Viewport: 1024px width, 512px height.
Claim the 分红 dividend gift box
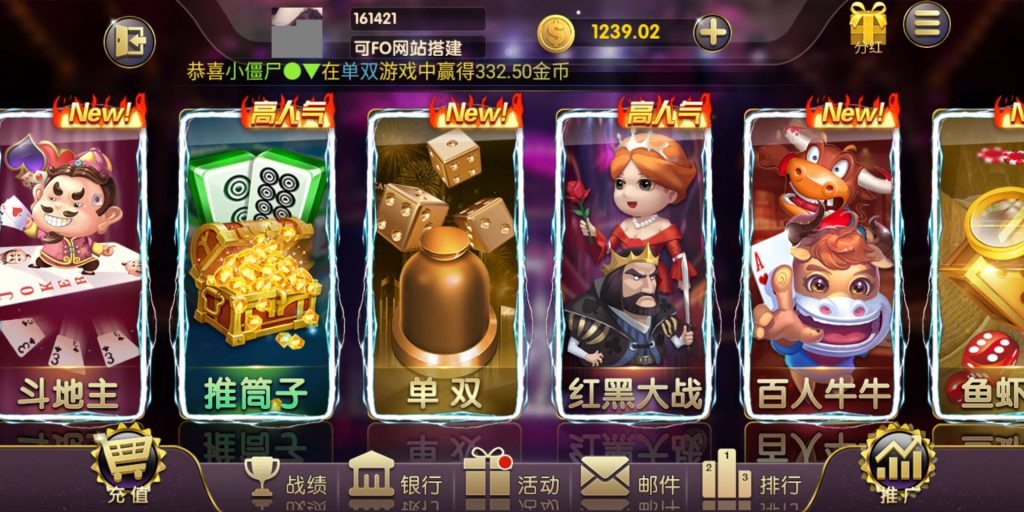(x=867, y=27)
